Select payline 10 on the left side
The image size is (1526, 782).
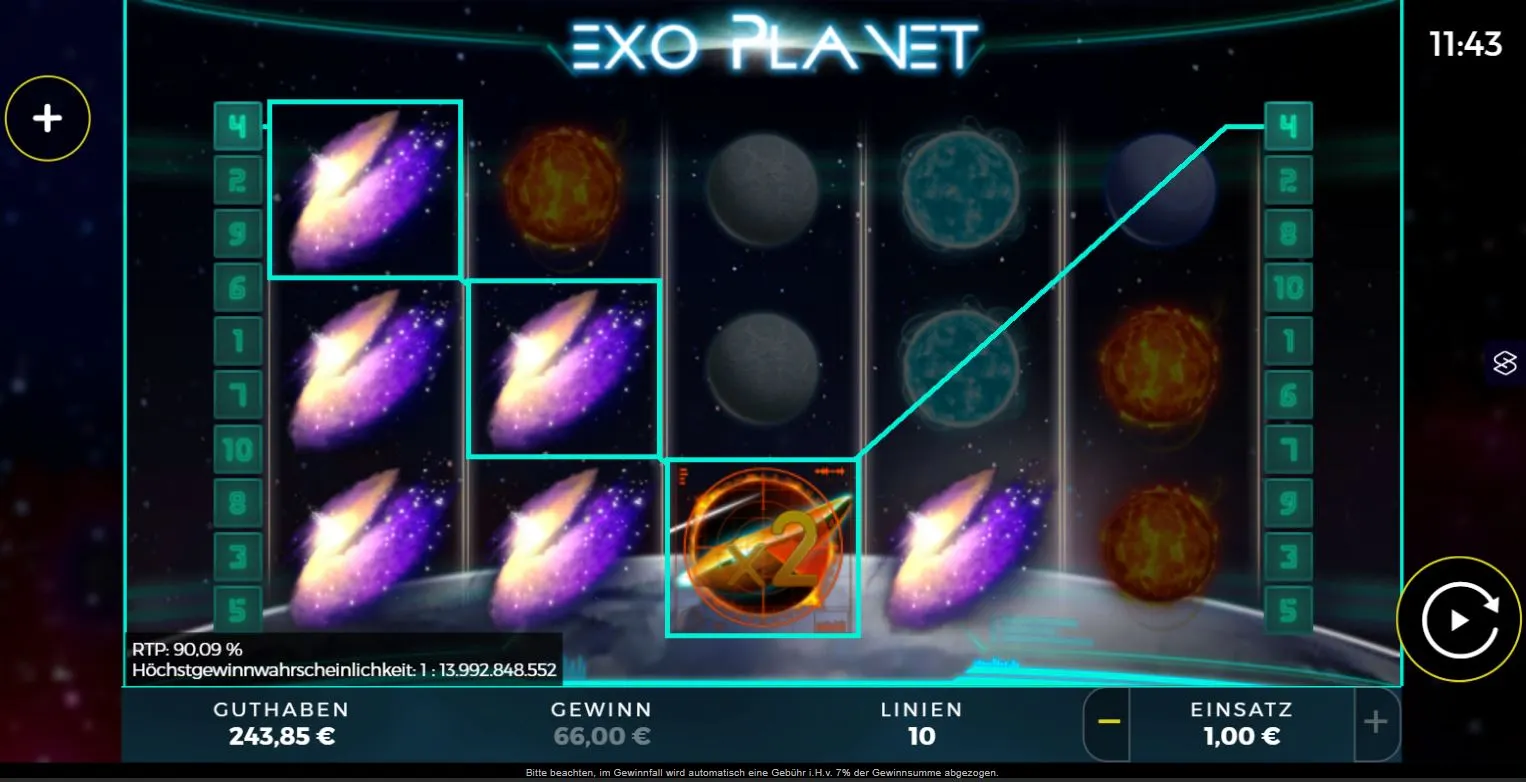(238, 448)
